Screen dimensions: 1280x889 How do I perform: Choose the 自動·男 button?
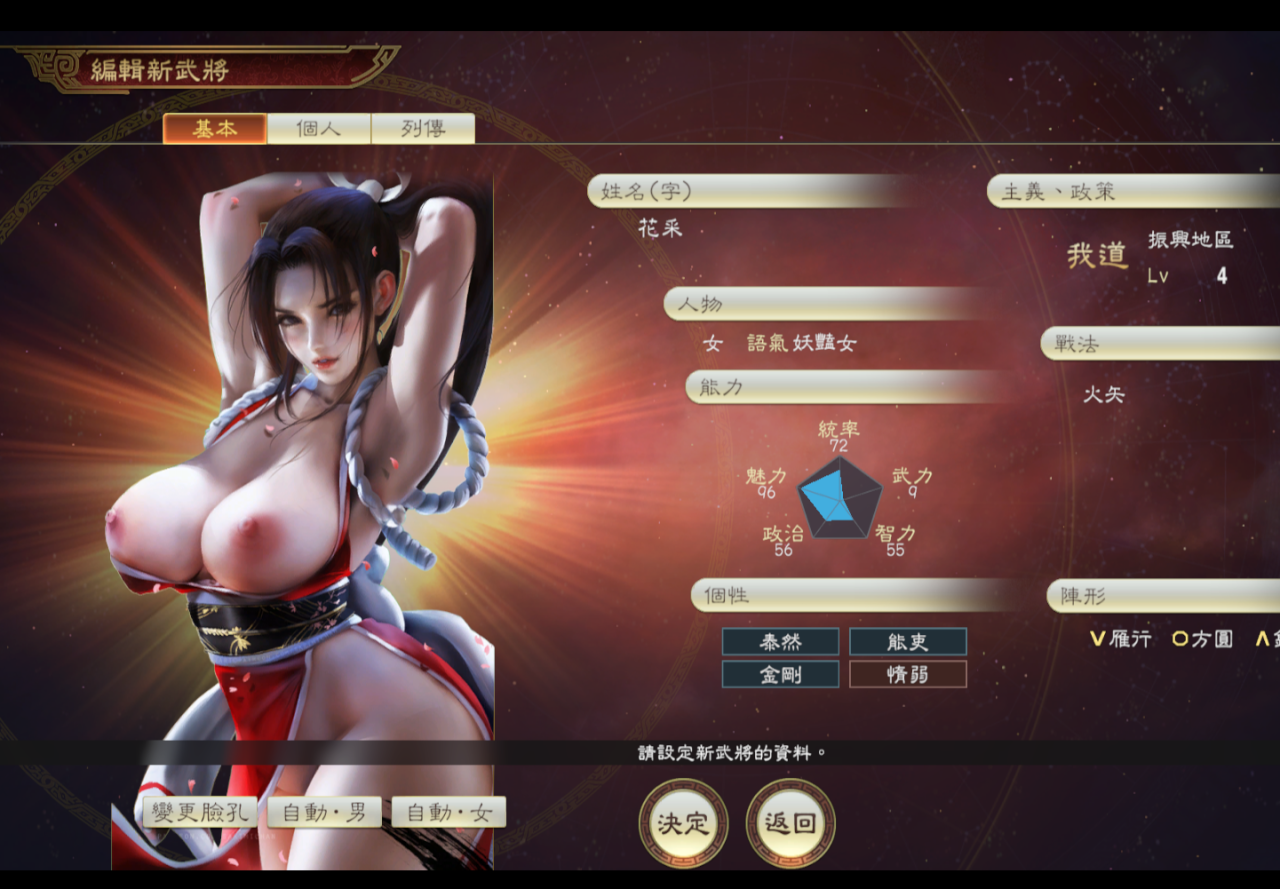(x=324, y=812)
